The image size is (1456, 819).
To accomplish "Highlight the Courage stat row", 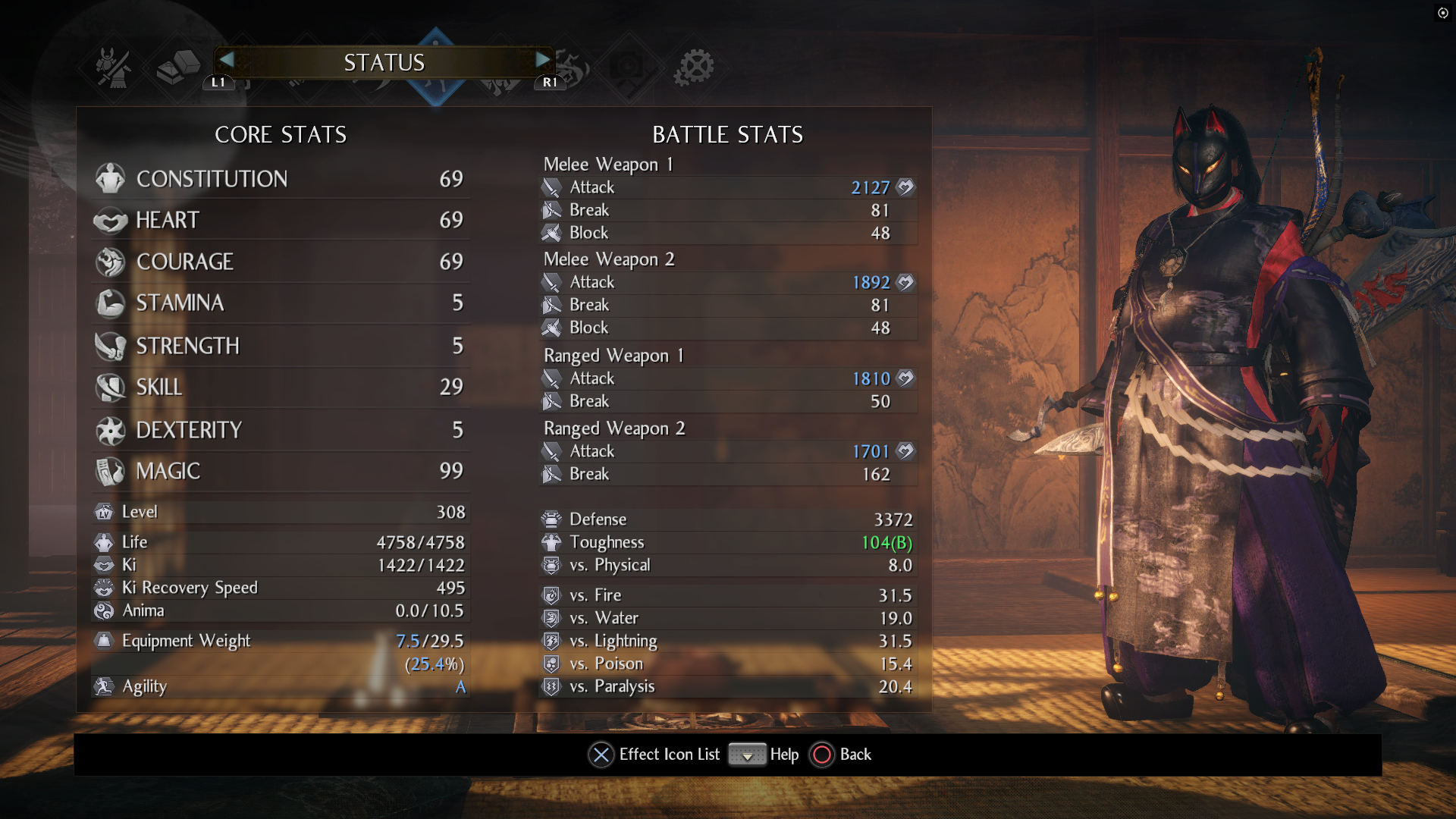I will coord(281,262).
